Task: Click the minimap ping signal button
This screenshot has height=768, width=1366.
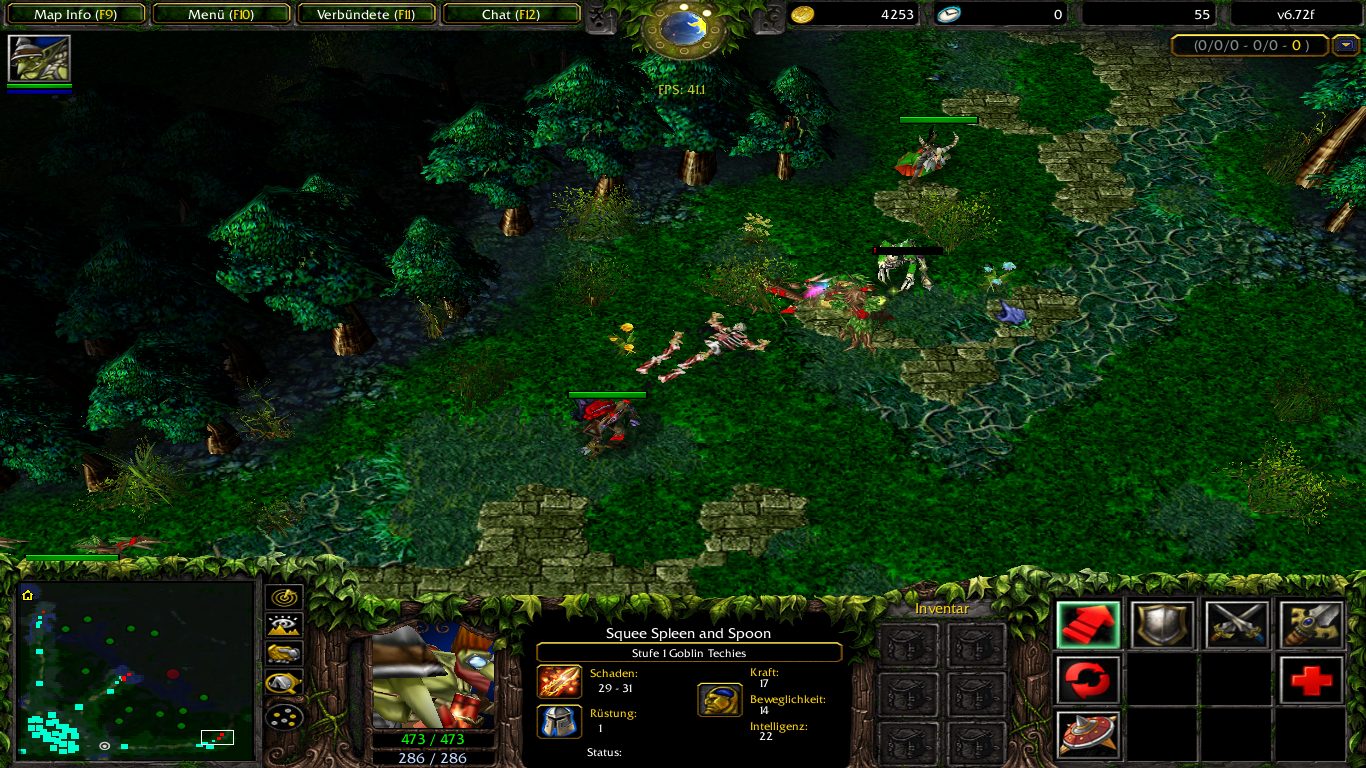Action: (x=283, y=597)
